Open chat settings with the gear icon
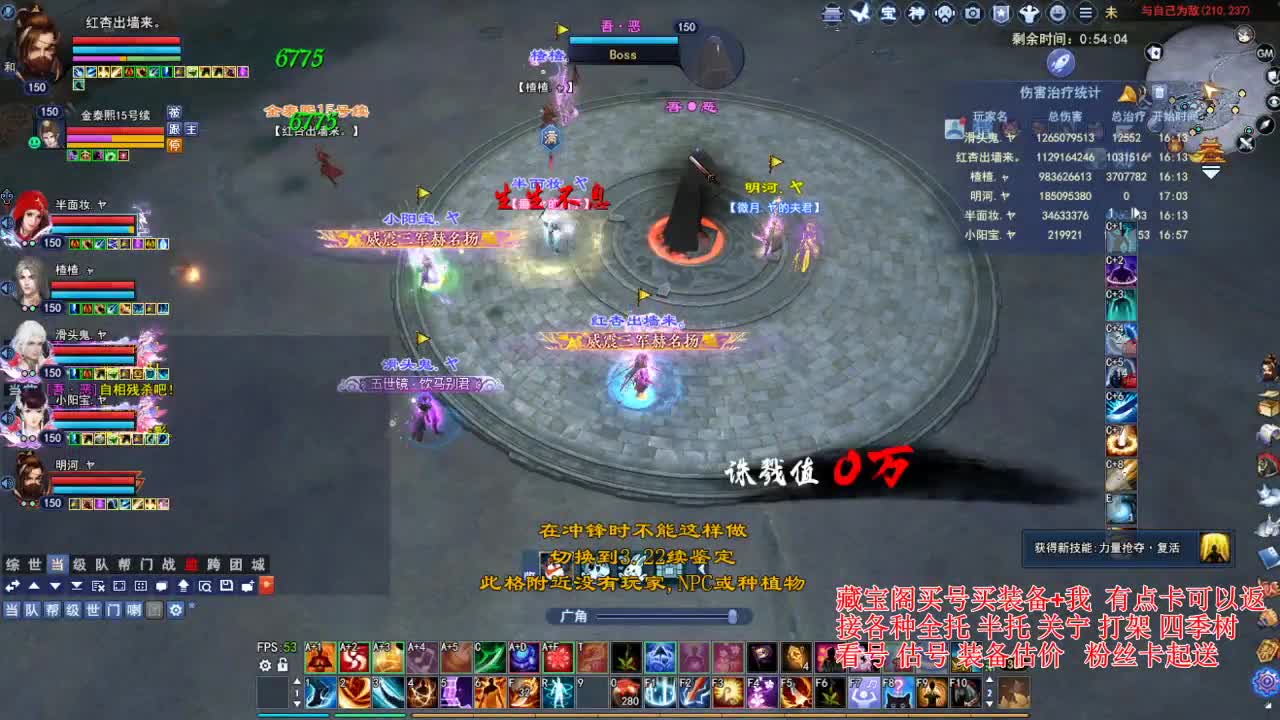1280x720 pixels. 177,610
